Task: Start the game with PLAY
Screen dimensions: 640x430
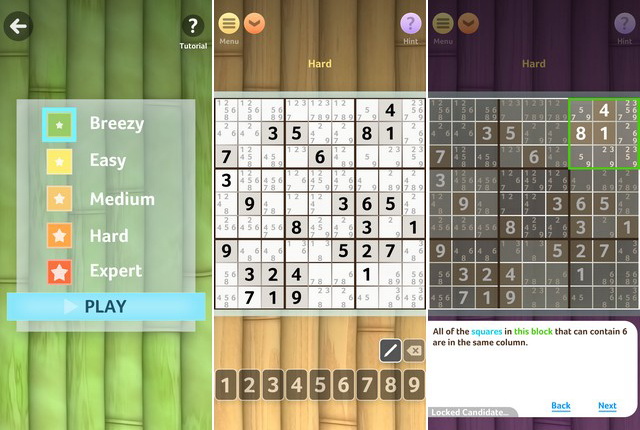Action: pyautogui.click(x=105, y=306)
